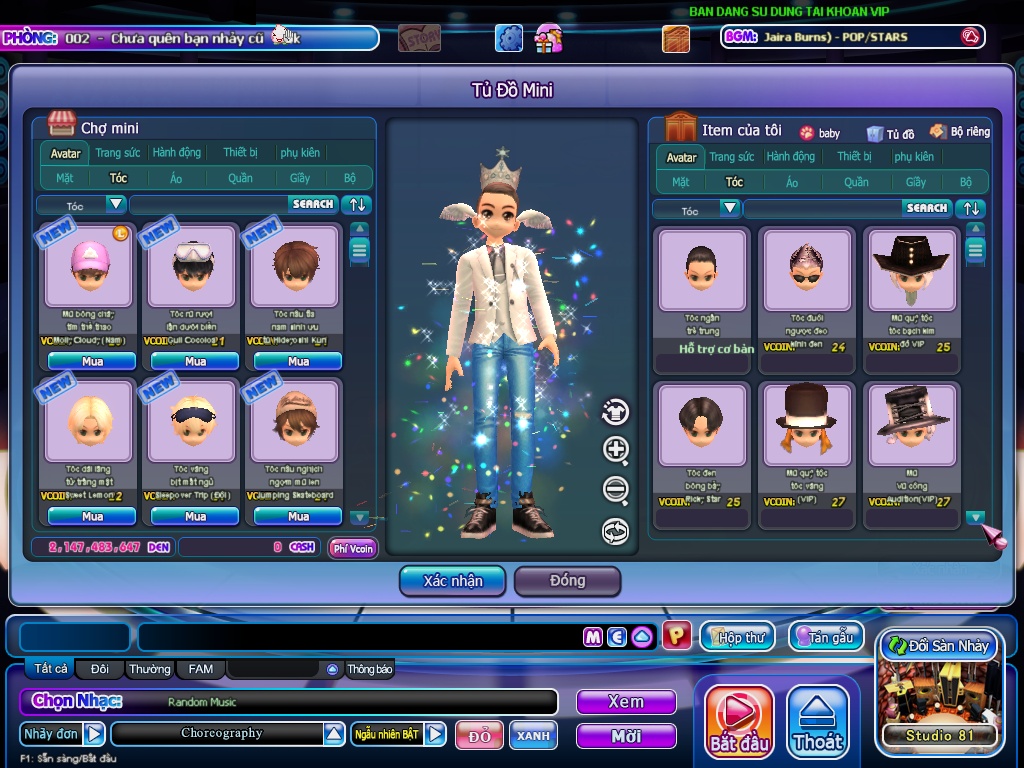This screenshot has height=768, width=1024.
Task: Zoom in on the character preview
Action: tap(616, 450)
